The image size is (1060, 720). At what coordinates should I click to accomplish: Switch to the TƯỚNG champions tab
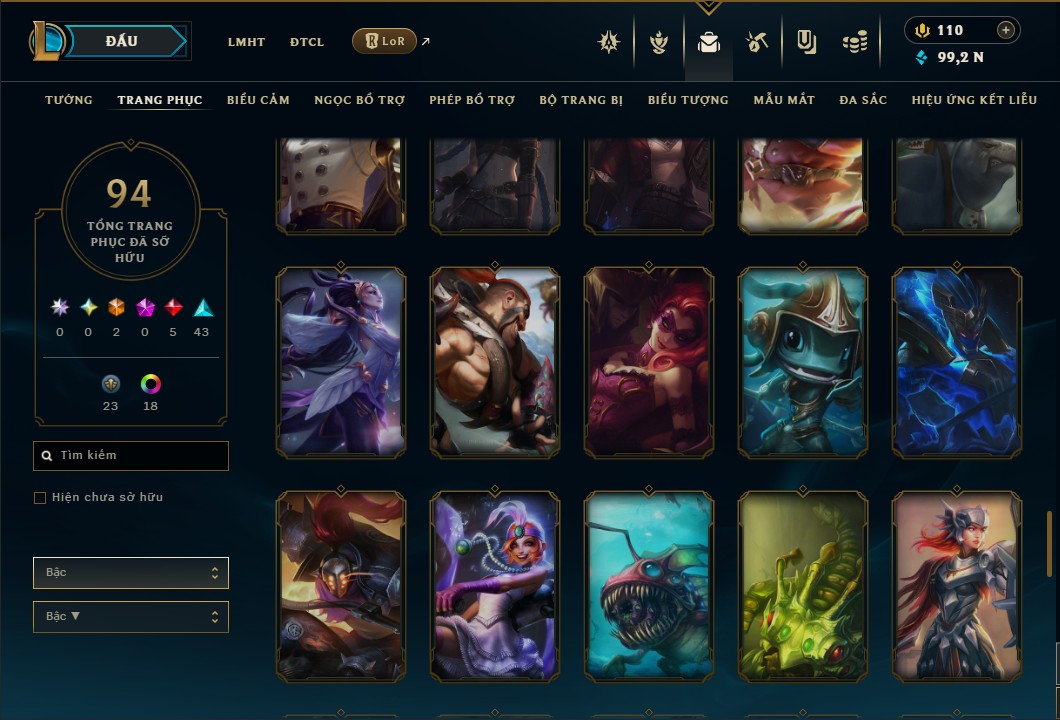(x=69, y=100)
